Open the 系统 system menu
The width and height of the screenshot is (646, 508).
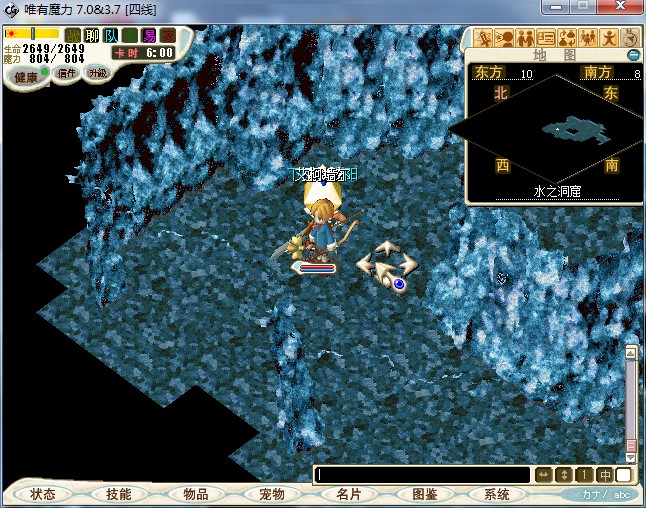(497, 494)
